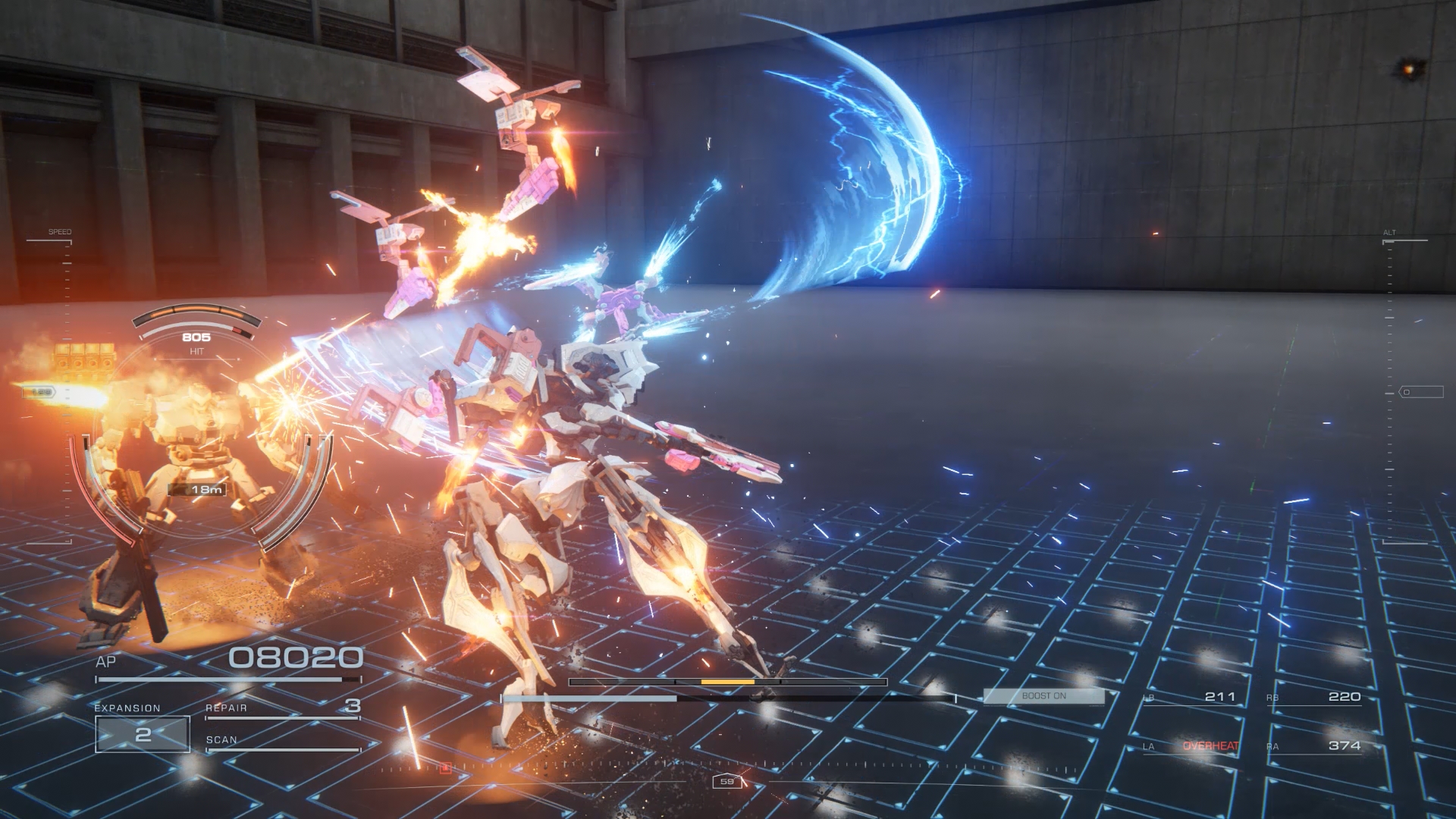Toggle the BOOST ON indicator
1456x819 pixels.
[x=1043, y=696]
